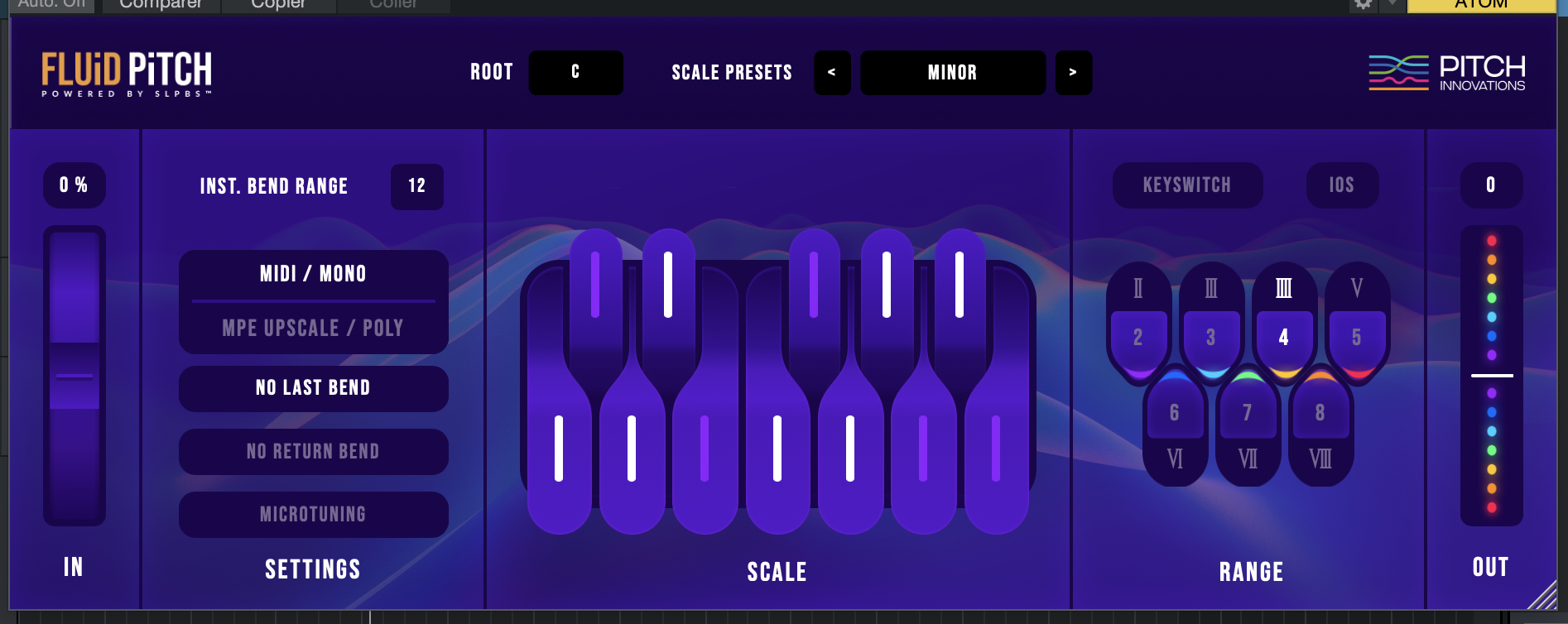Activate the KEYSWITCH button

[1187, 185]
